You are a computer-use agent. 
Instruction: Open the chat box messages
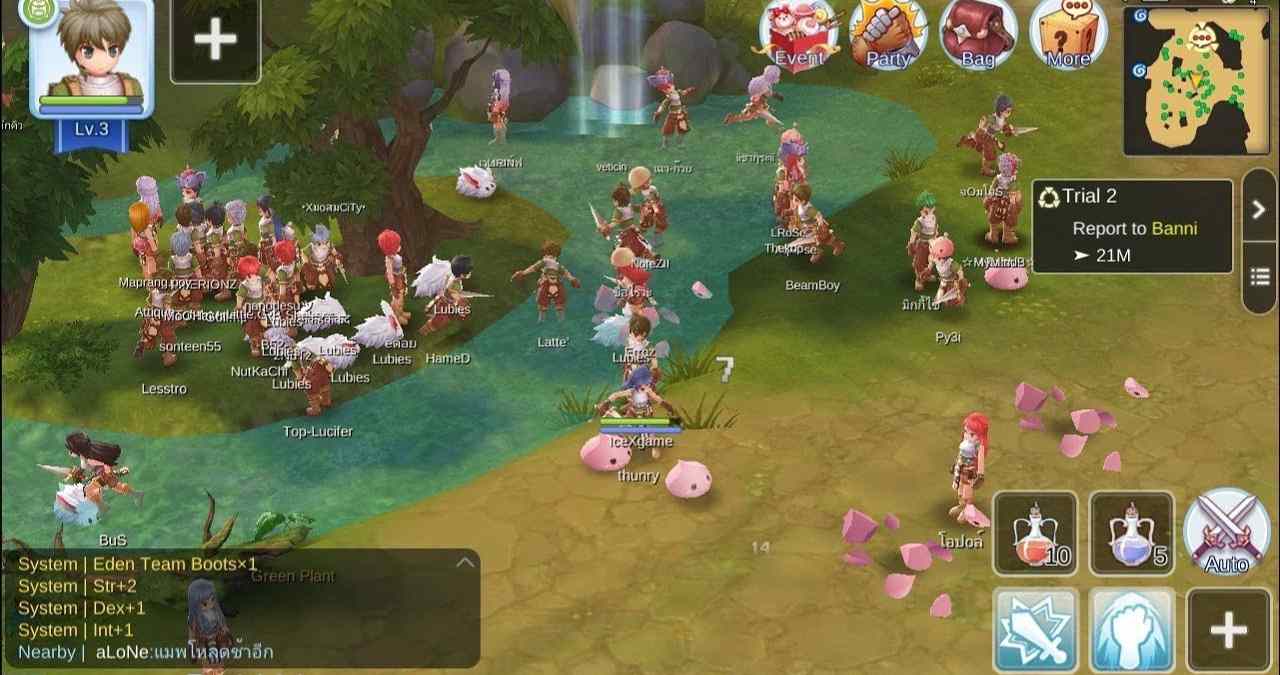pos(240,608)
